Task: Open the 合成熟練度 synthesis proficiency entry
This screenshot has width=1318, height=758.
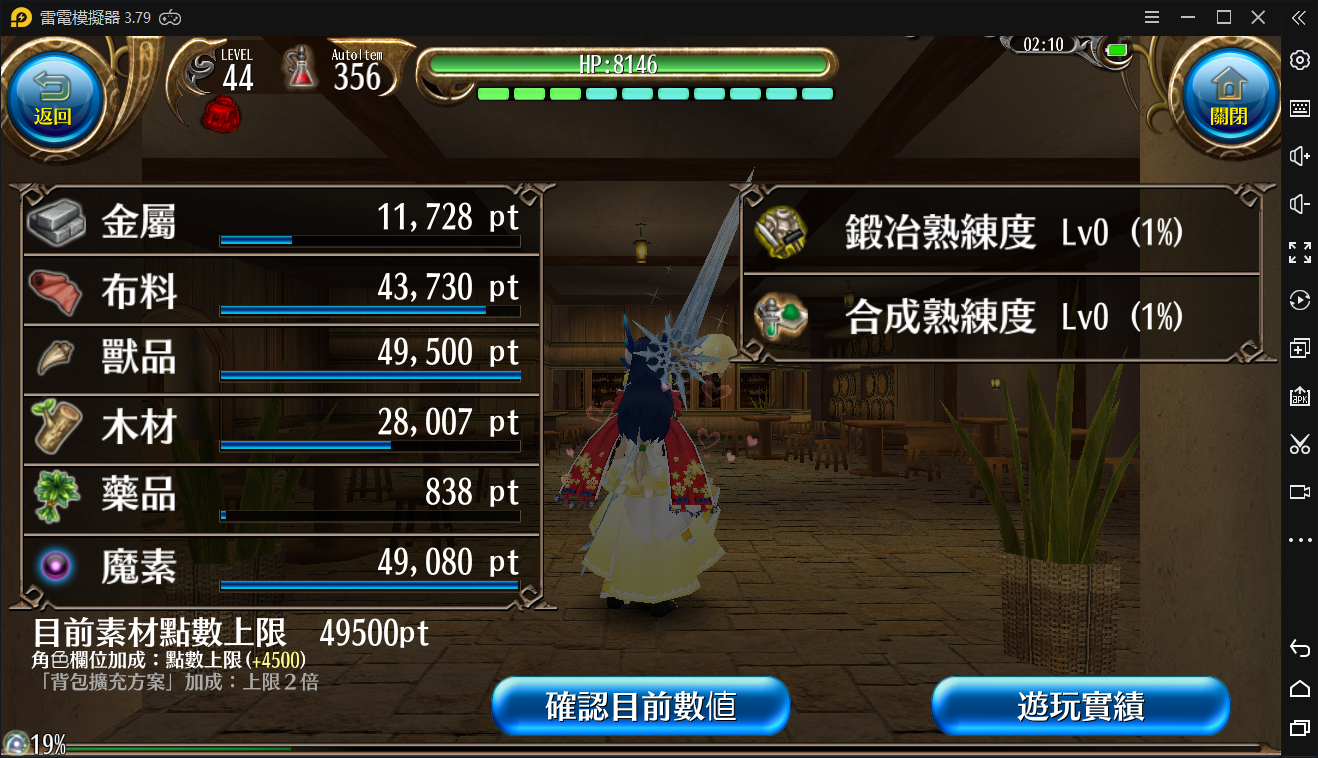Action: point(1000,317)
